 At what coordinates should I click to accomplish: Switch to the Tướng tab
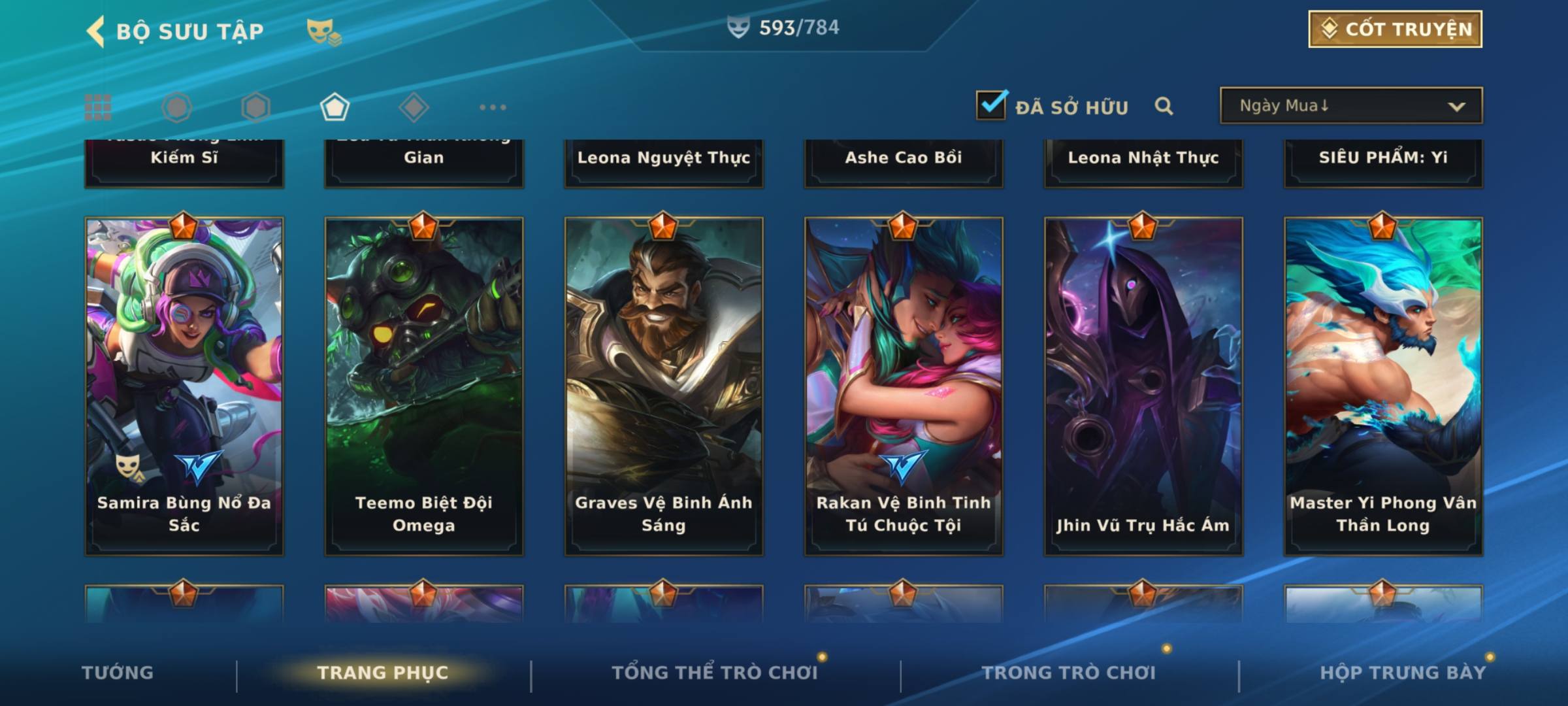118,673
